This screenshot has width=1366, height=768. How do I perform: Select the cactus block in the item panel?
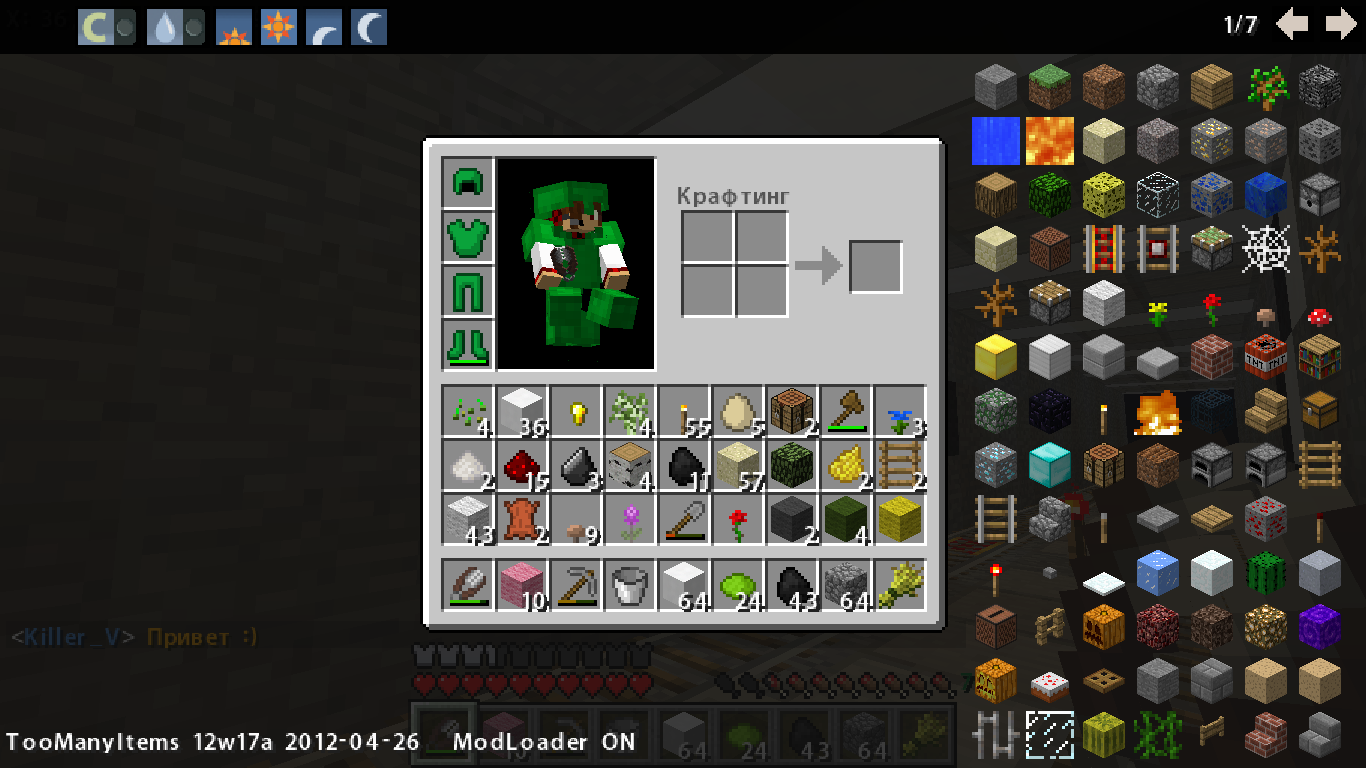(x=1264, y=573)
